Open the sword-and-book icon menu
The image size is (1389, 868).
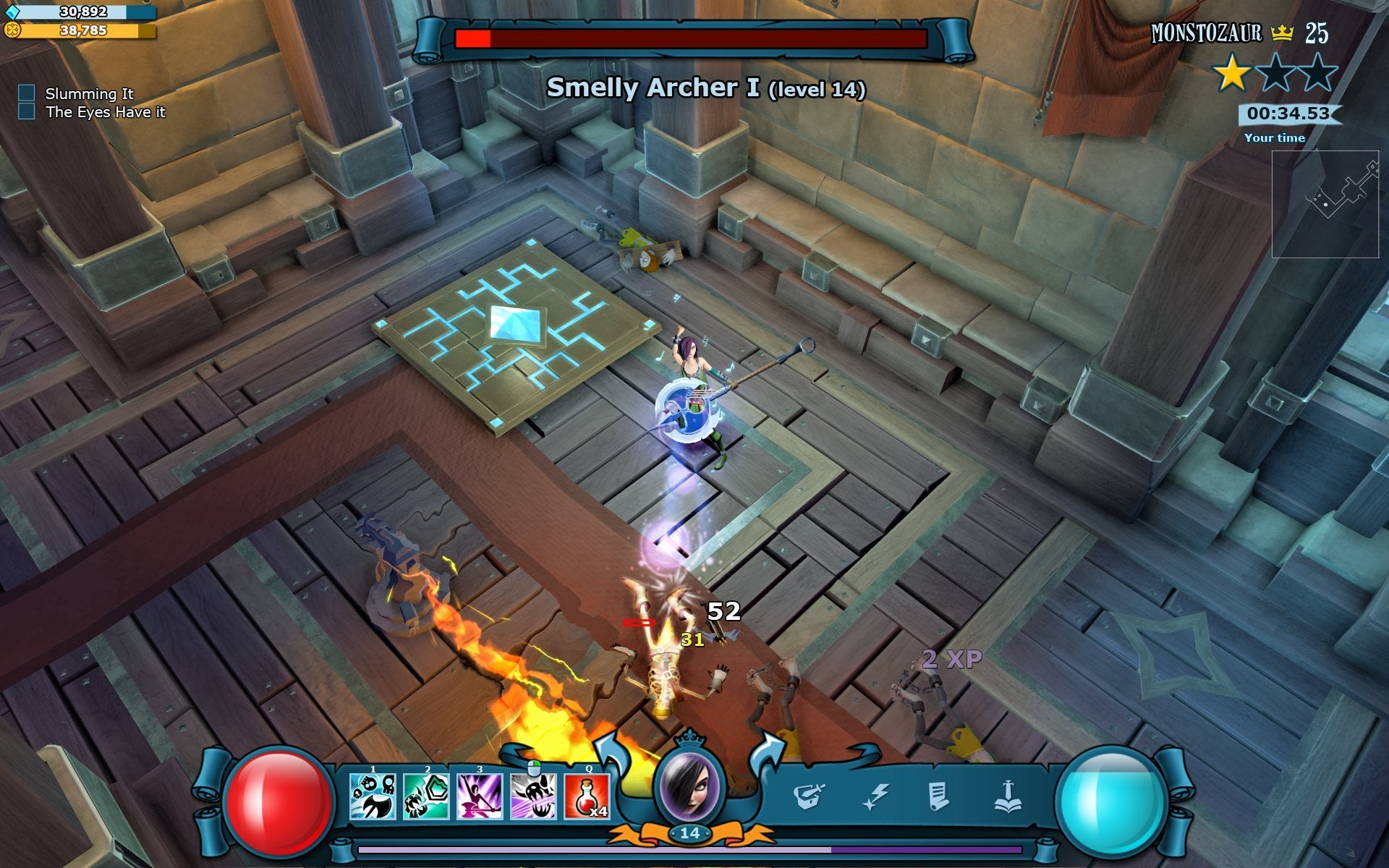coord(1007,796)
